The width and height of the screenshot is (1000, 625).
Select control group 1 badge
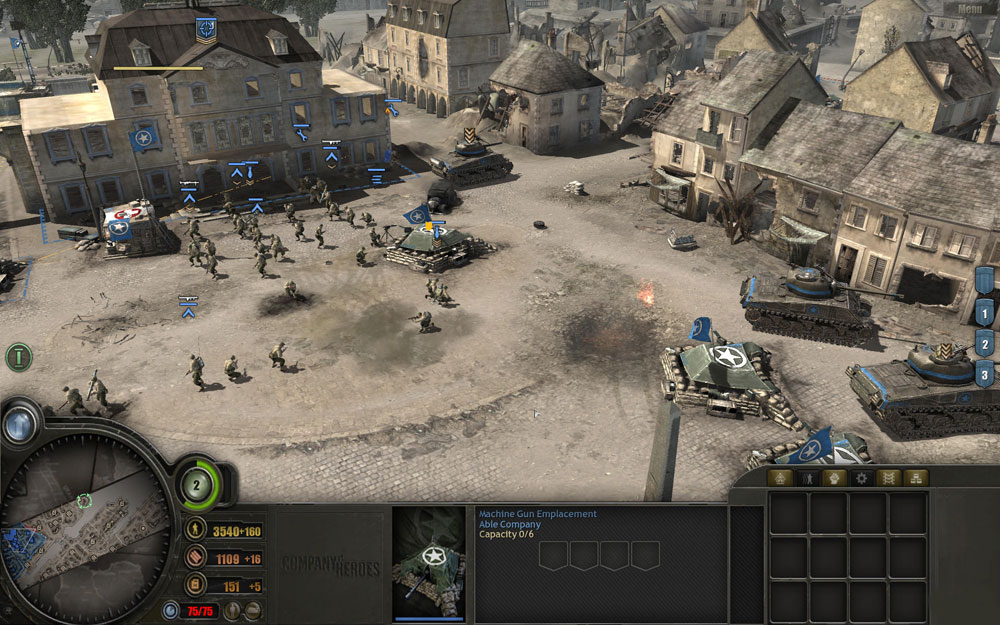click(x=985, y=314)
